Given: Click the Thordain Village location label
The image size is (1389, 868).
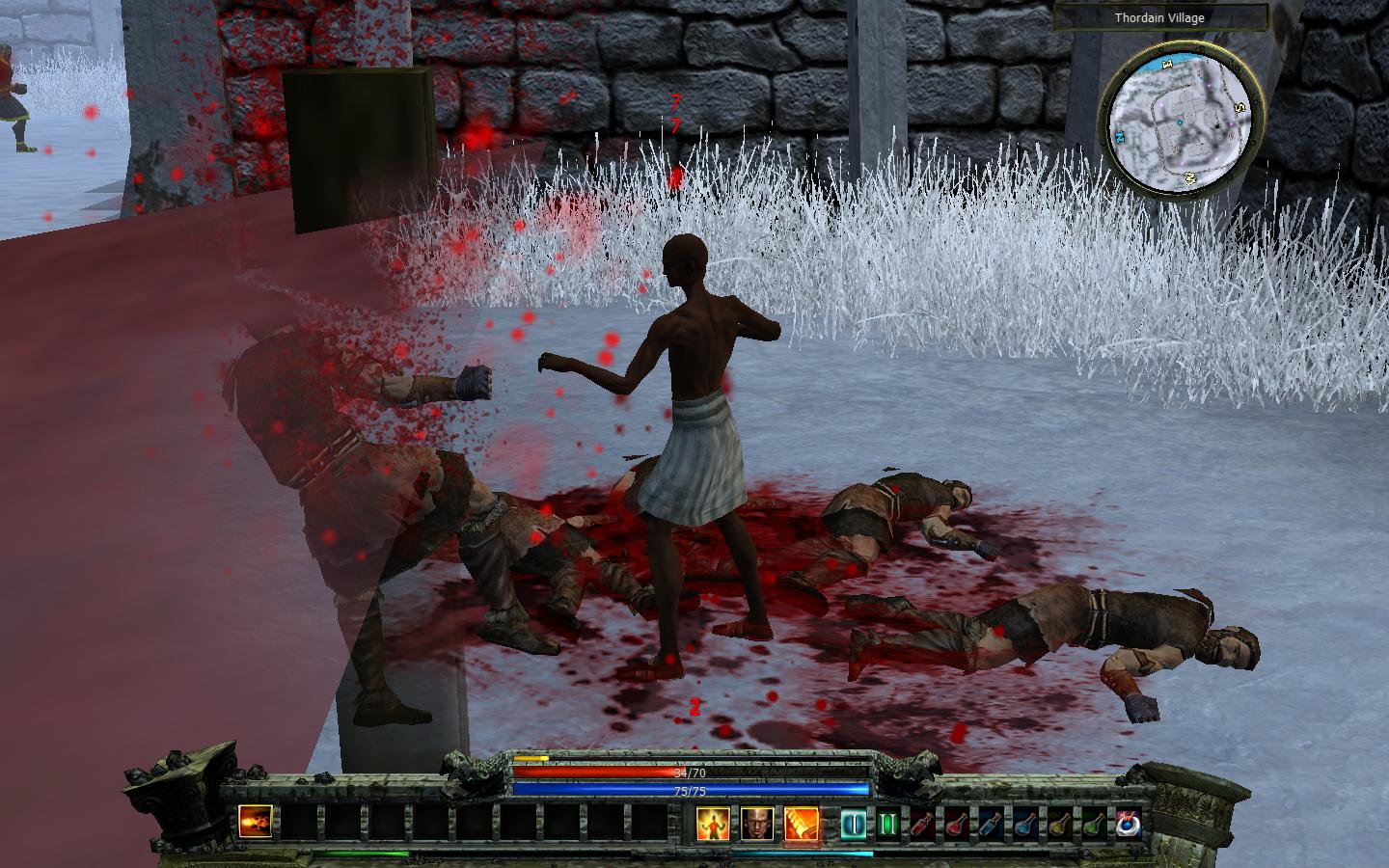Looking at the screenshot, I should pyautogui.click(x=1158, y=17).
